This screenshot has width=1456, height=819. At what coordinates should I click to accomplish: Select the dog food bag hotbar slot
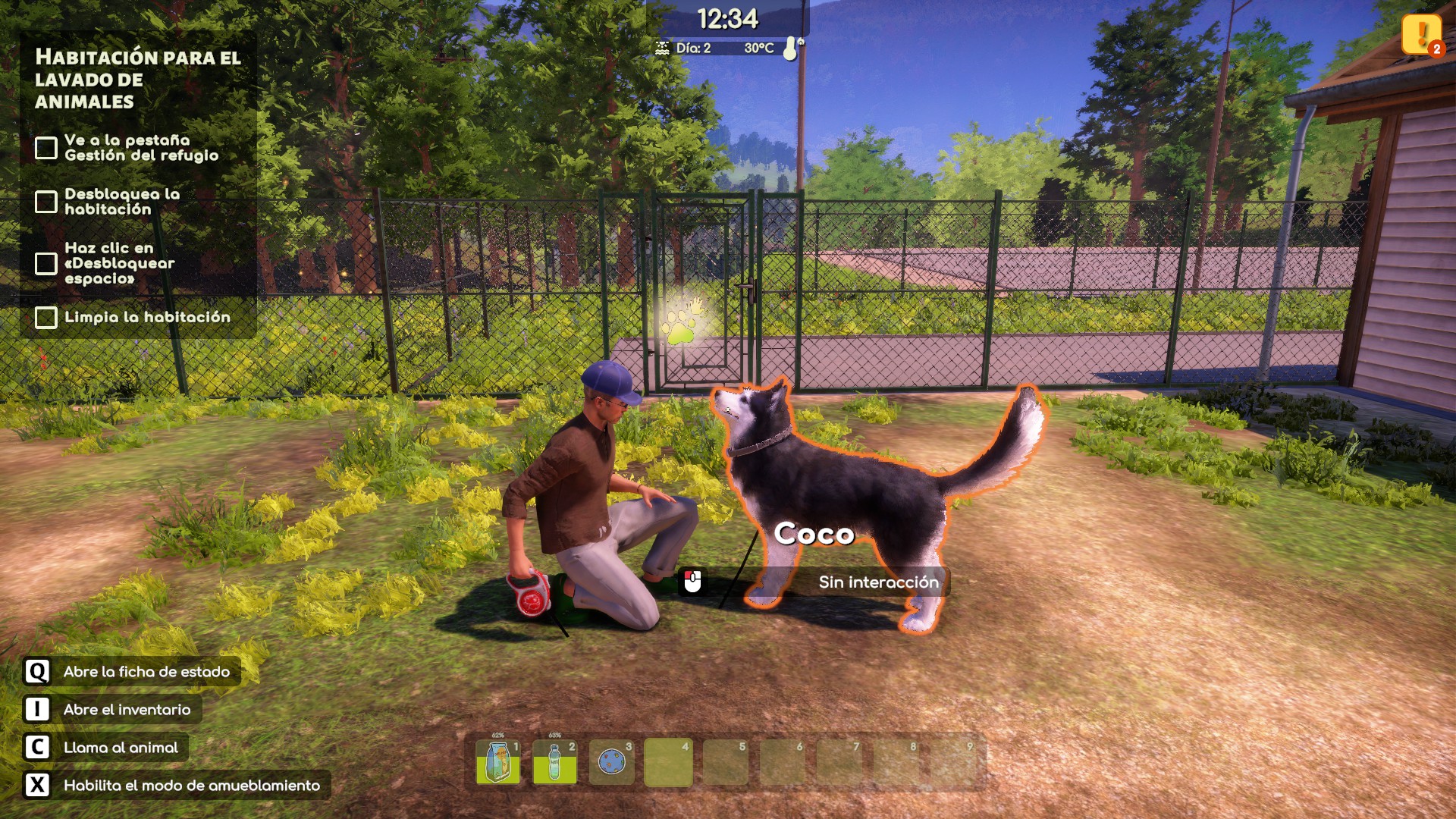coord(497,762)
